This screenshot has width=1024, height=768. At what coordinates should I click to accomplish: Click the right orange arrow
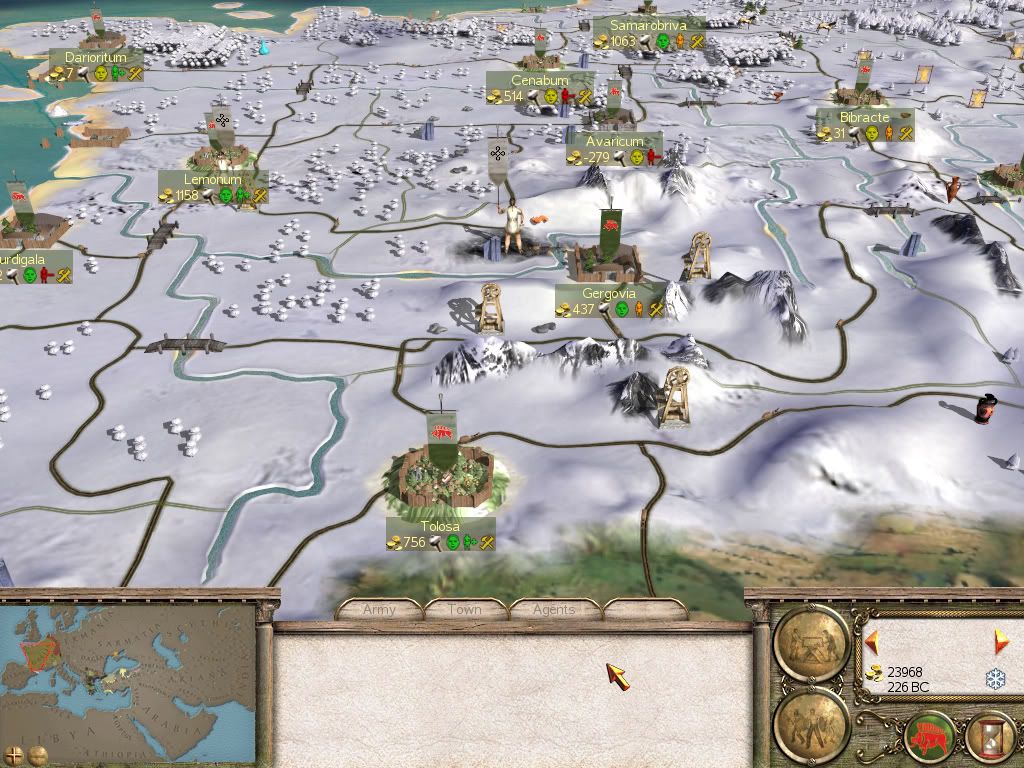pyautogui.click(x=1000, y=641)
